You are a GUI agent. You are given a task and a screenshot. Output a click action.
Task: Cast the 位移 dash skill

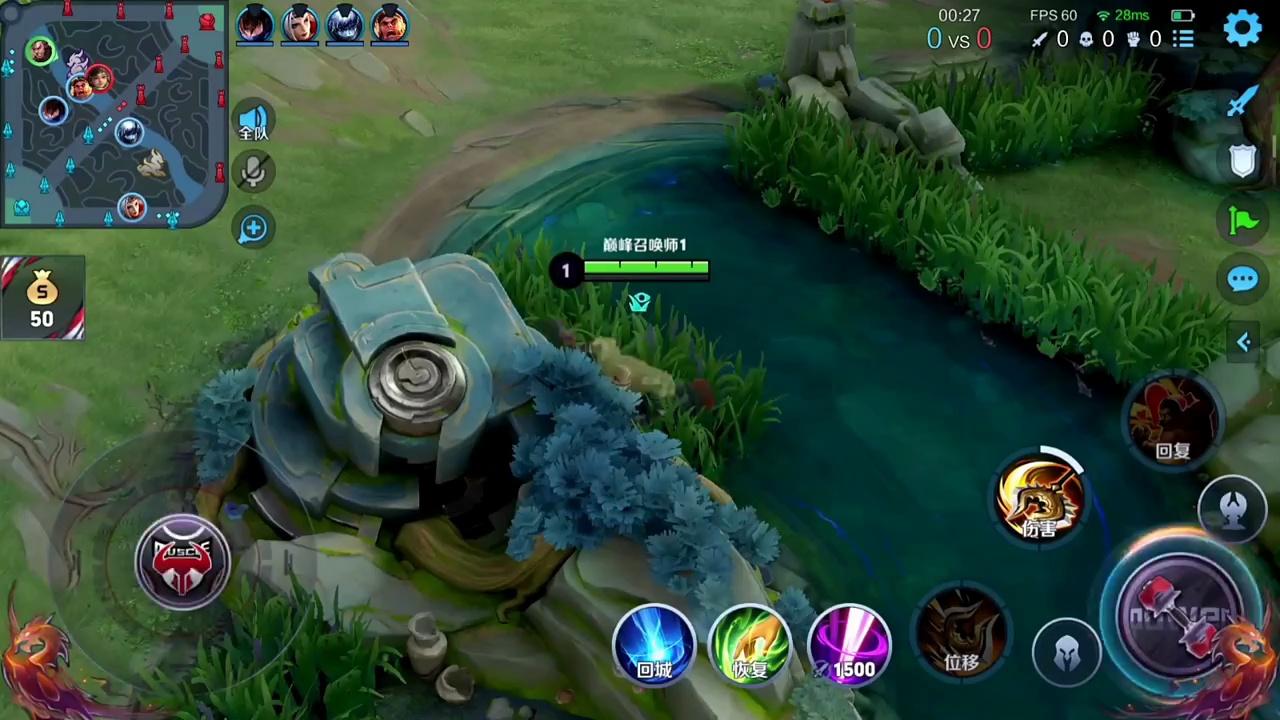click(962, 630)
